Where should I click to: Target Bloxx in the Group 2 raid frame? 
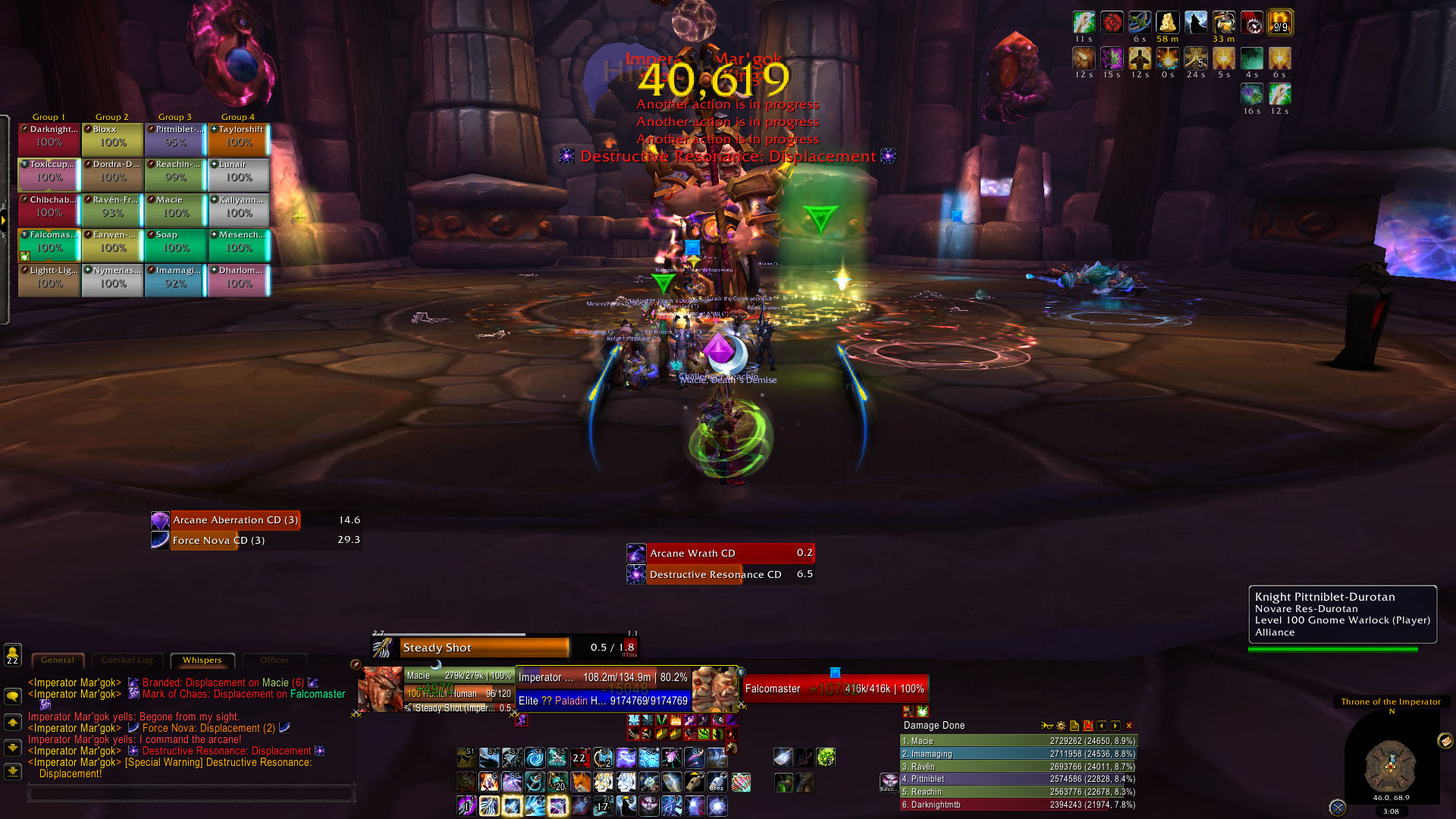112,136
